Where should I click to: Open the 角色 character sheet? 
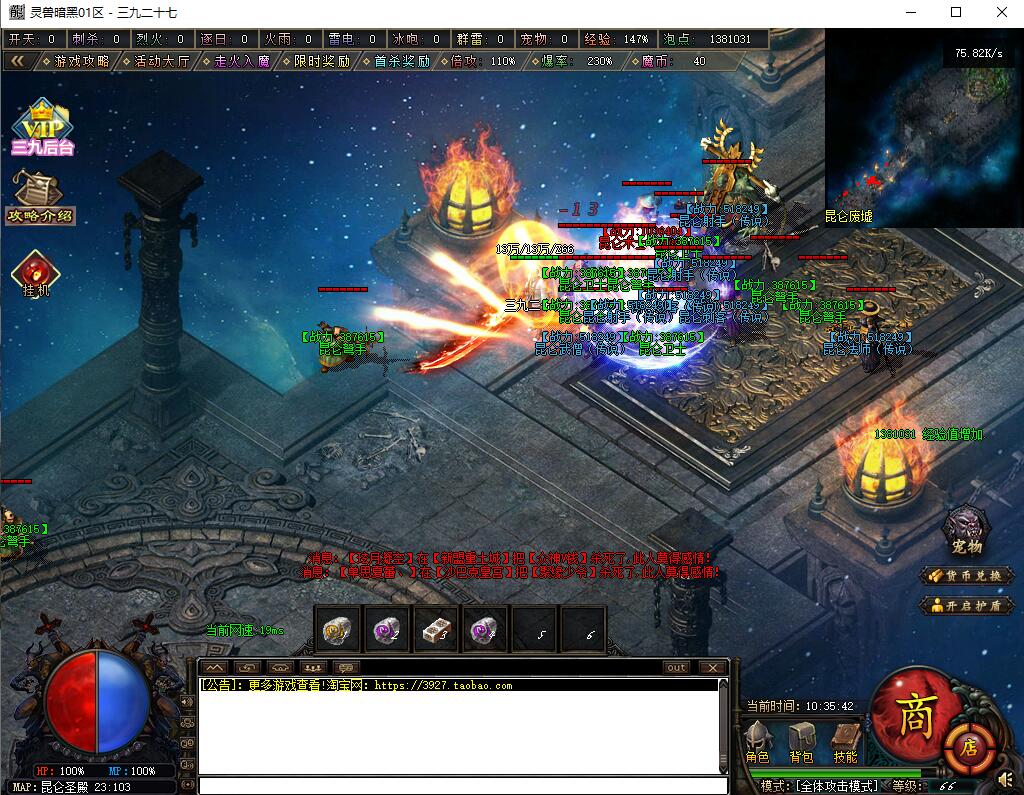pyautogui.click(x=758, y=742)
